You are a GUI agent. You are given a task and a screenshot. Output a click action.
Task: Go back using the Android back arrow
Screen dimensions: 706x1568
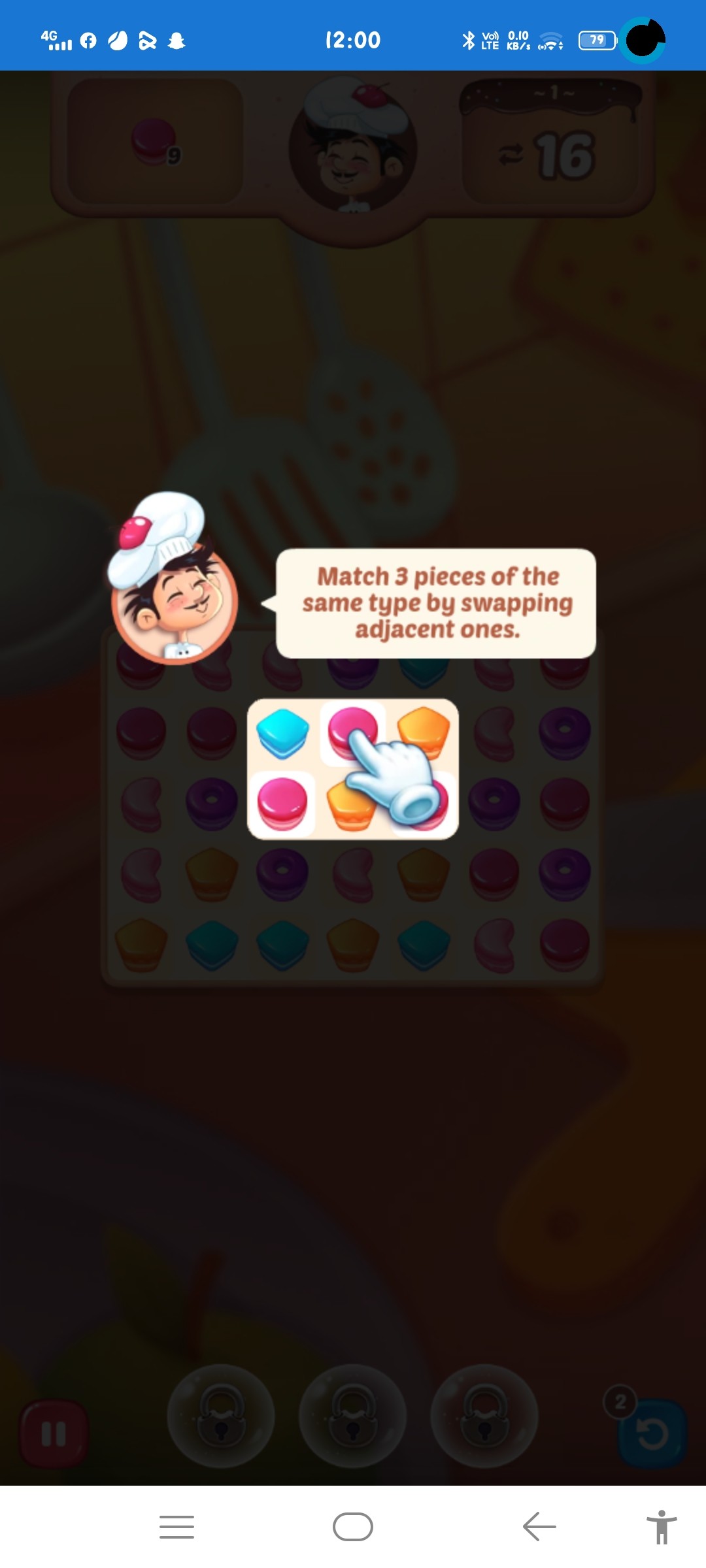tap(539, 1527)
